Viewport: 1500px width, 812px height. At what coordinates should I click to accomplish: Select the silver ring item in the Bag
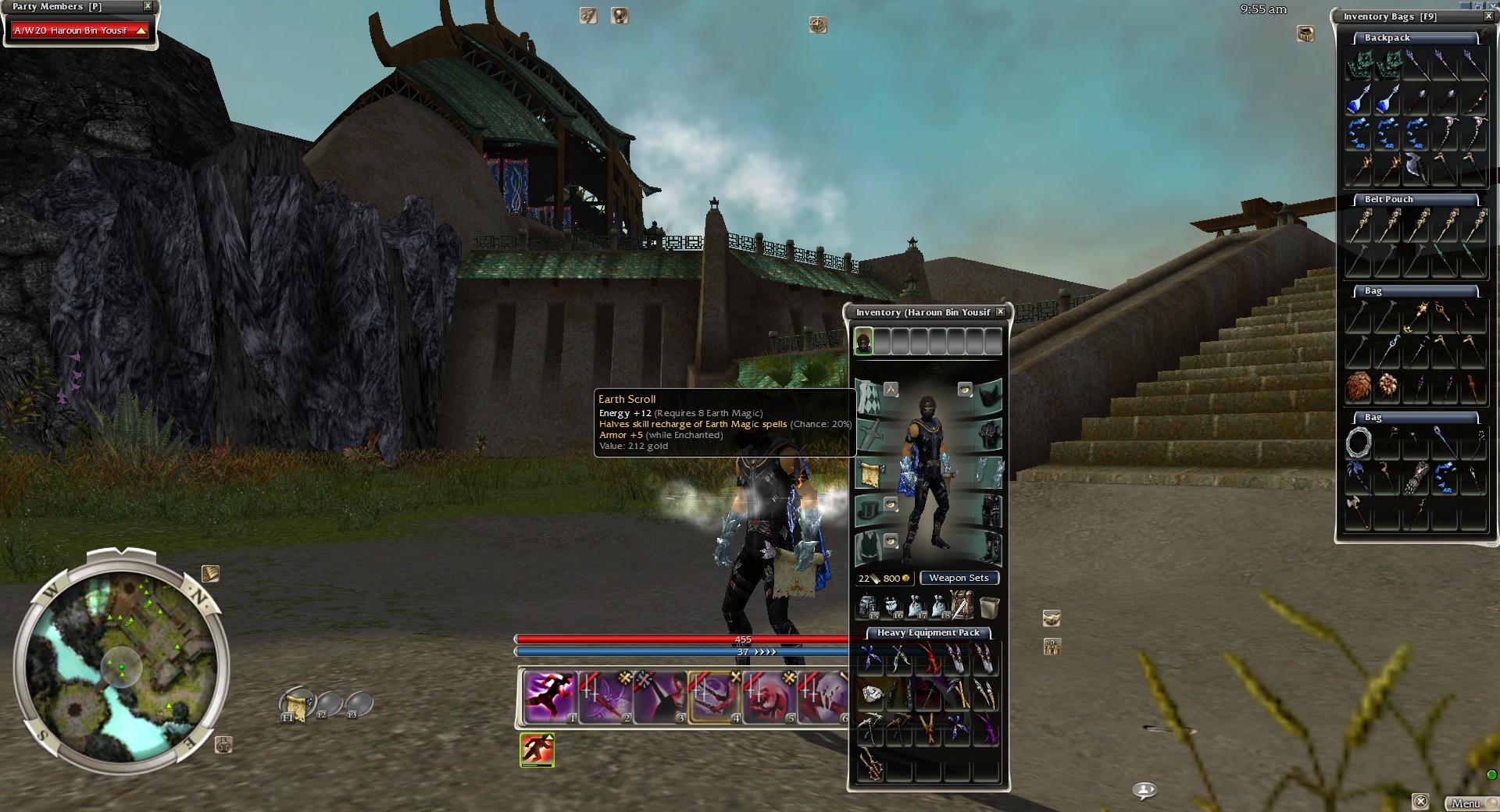tap(1359, 443)
